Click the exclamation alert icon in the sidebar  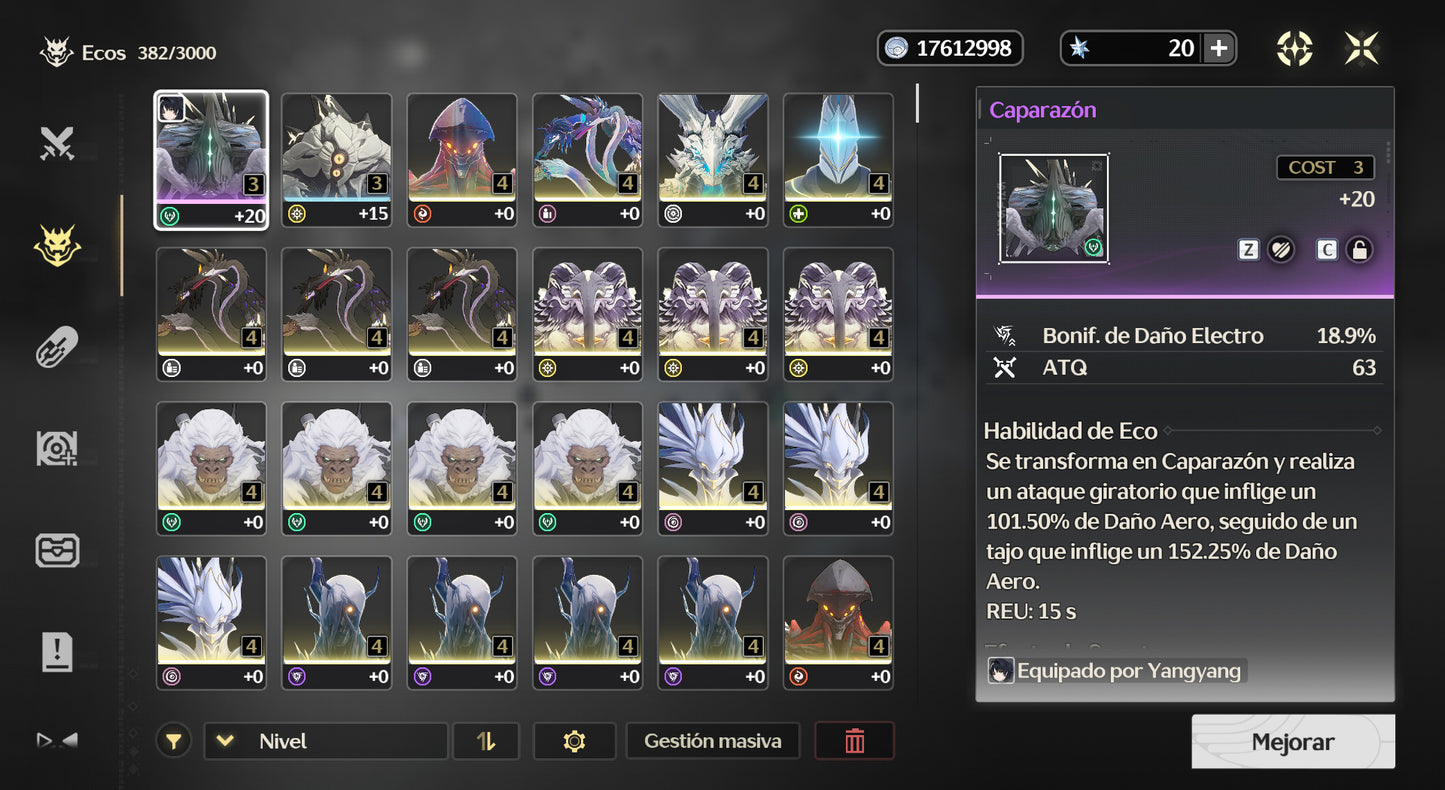57,652
